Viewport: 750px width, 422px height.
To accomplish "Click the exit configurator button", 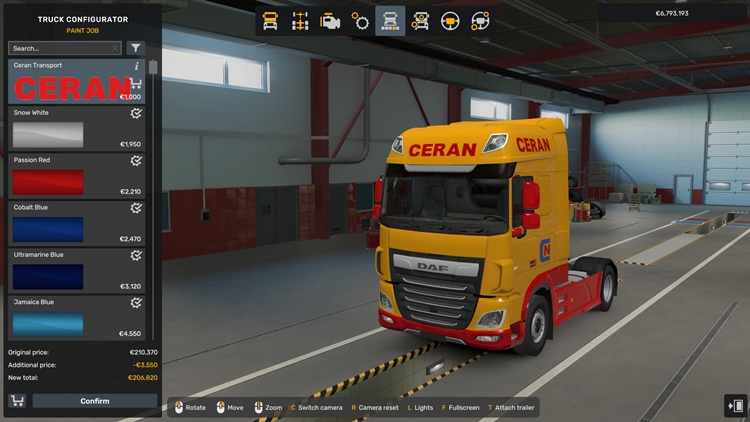I will (x=735, y=405).
